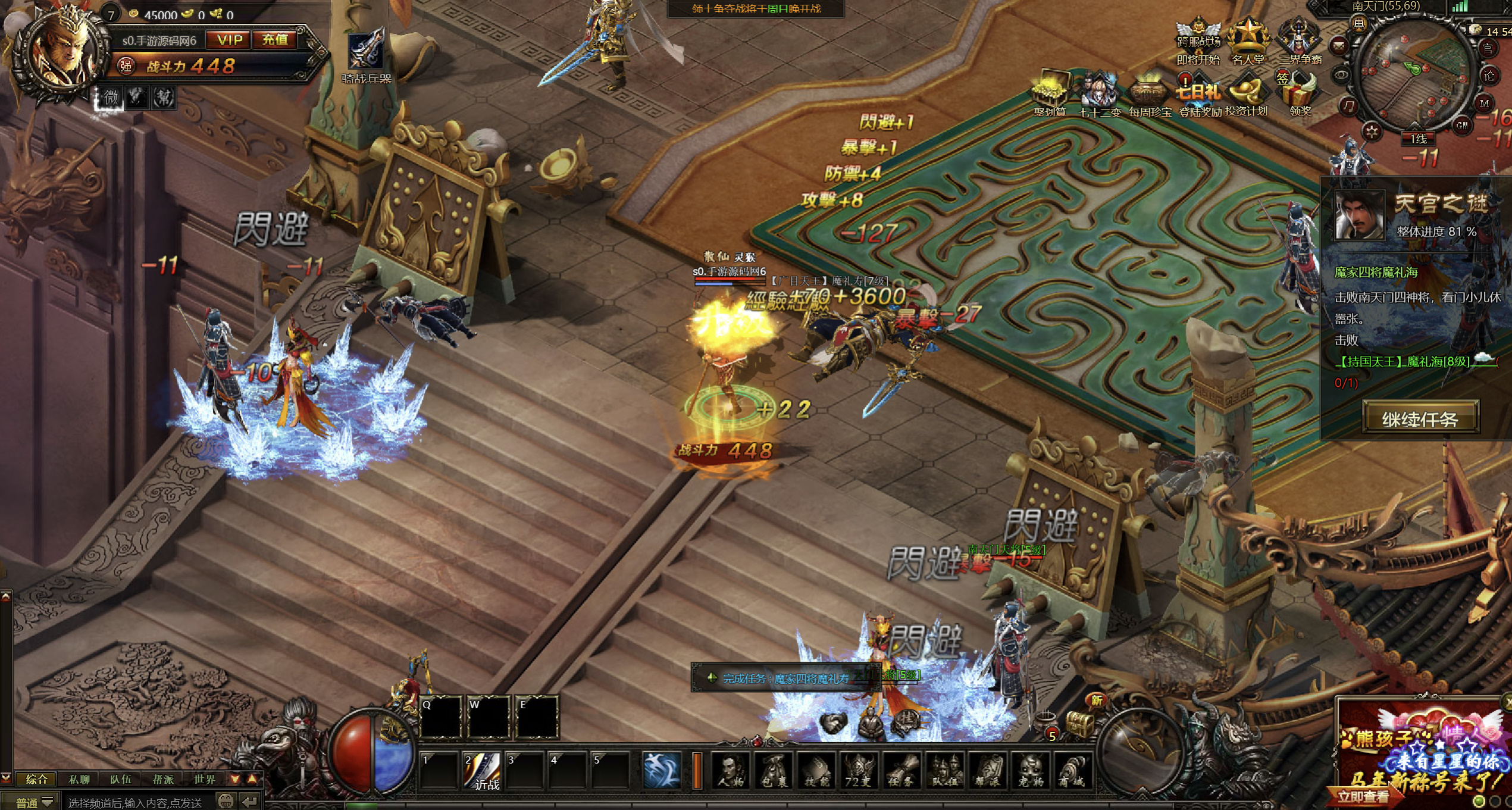Open the 七日礼 login reward icon
Viewport: 1512px width, 810px height.
tap(1198, 95)
